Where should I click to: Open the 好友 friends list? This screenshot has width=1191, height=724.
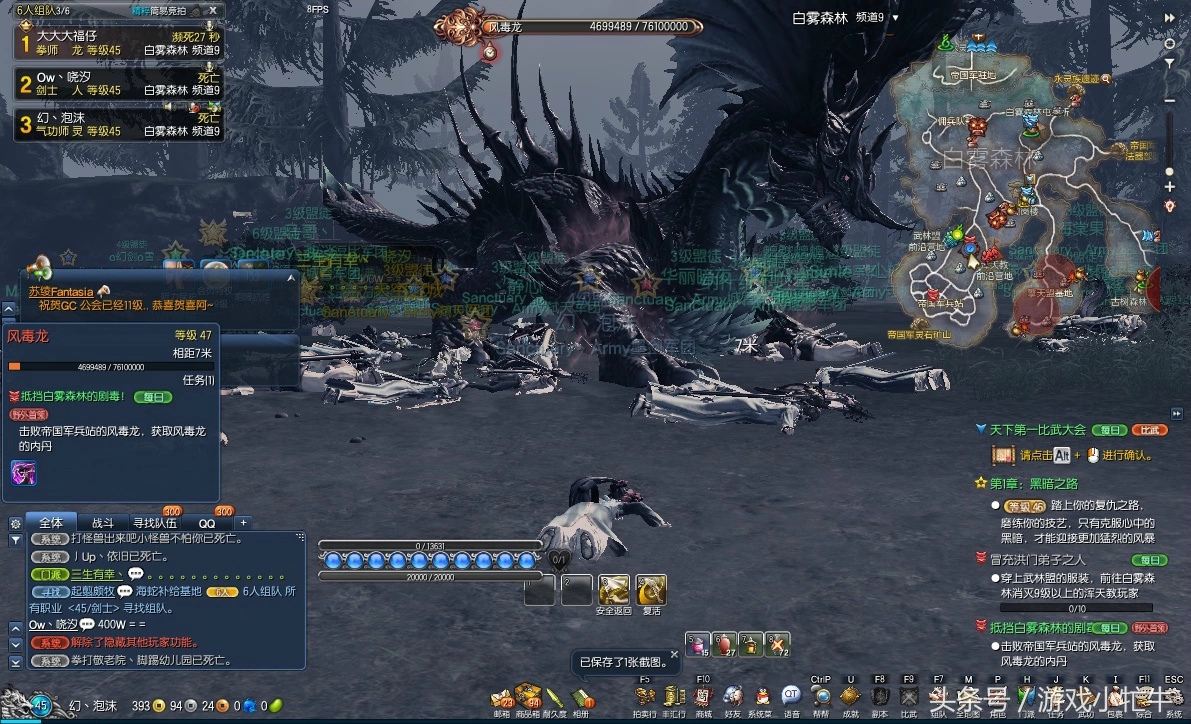point(733,697)
